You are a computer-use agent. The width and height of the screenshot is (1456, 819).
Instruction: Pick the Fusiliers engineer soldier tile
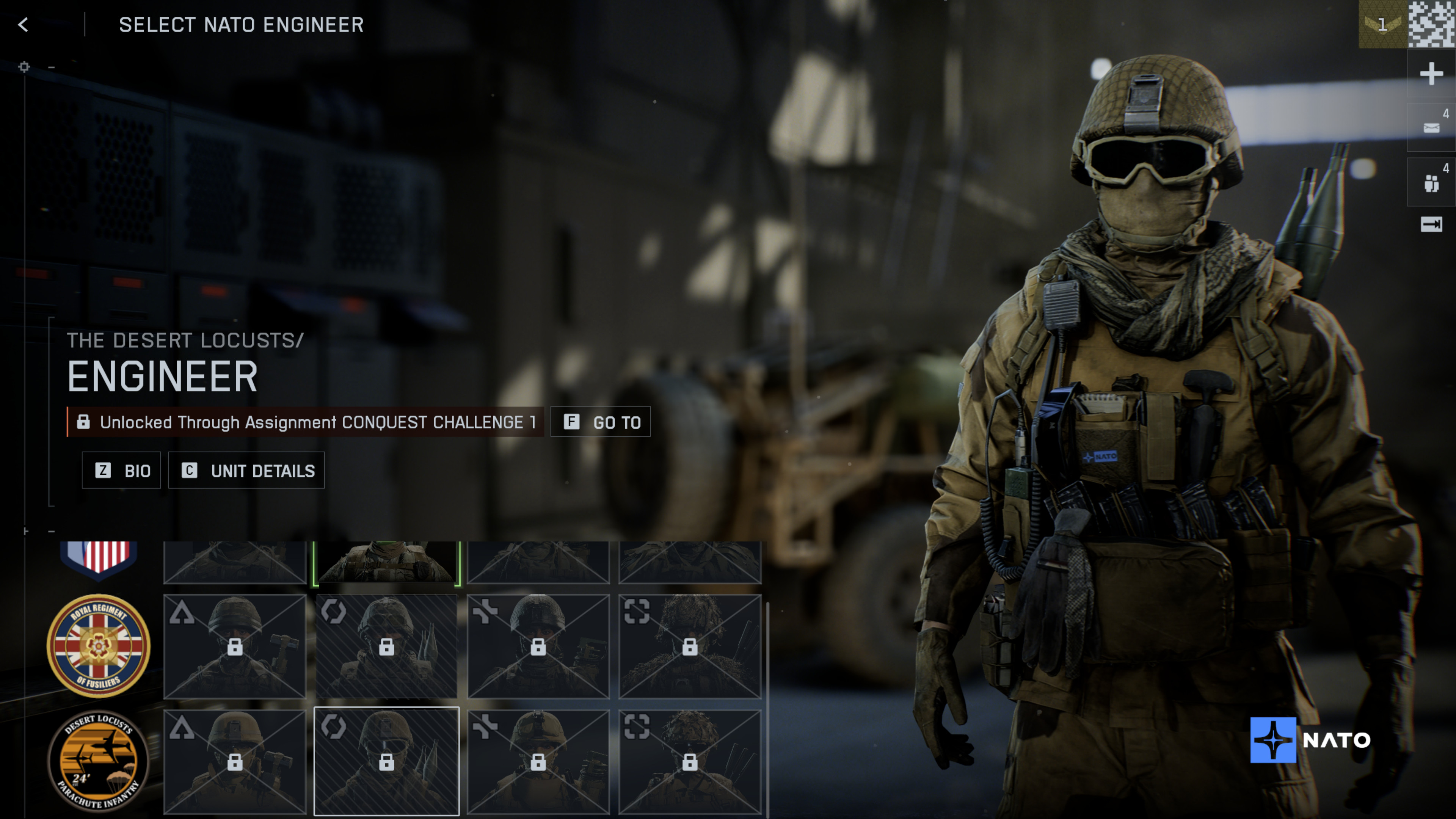click(x=387, y=645)
